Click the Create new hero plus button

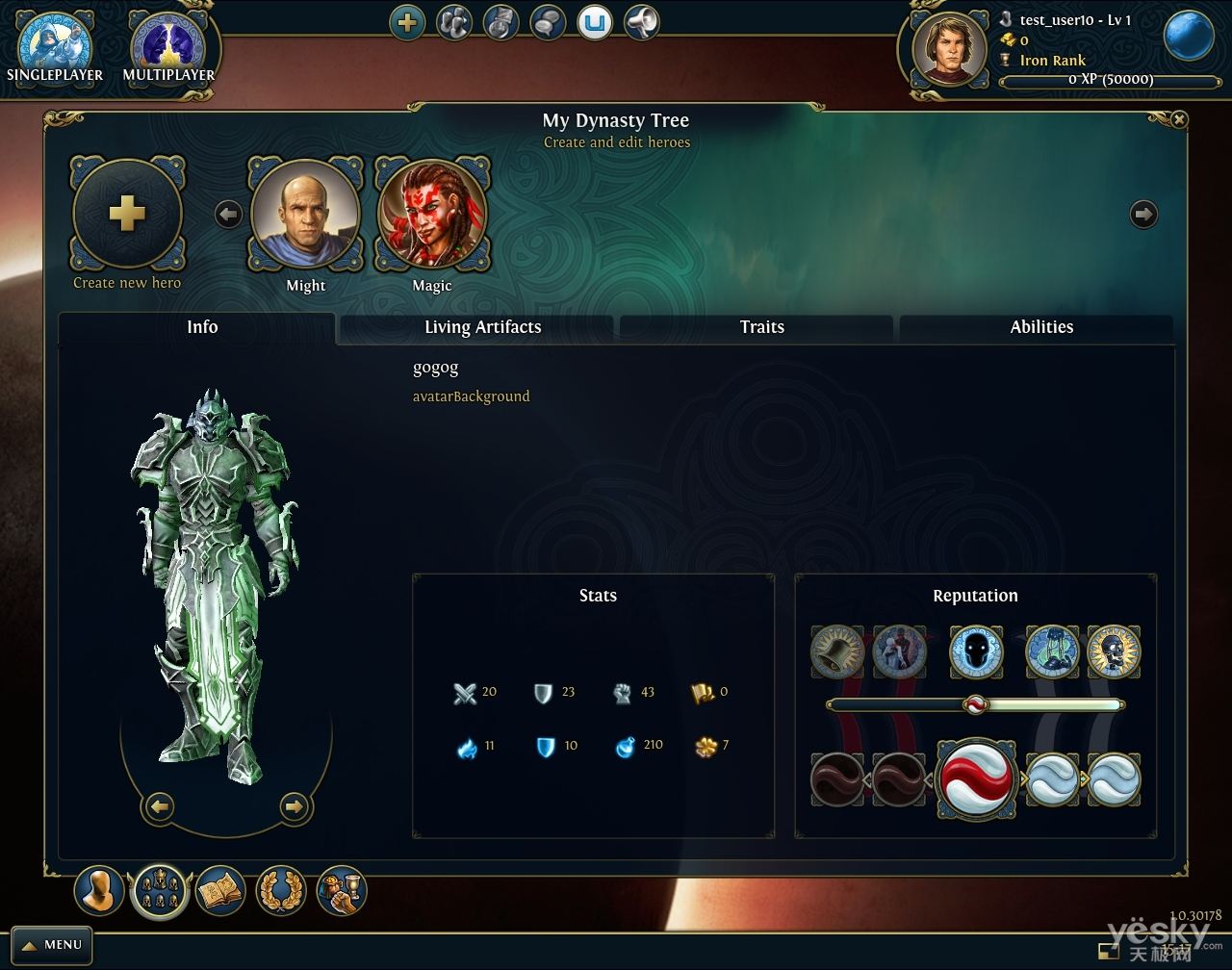tap(127, 215)
